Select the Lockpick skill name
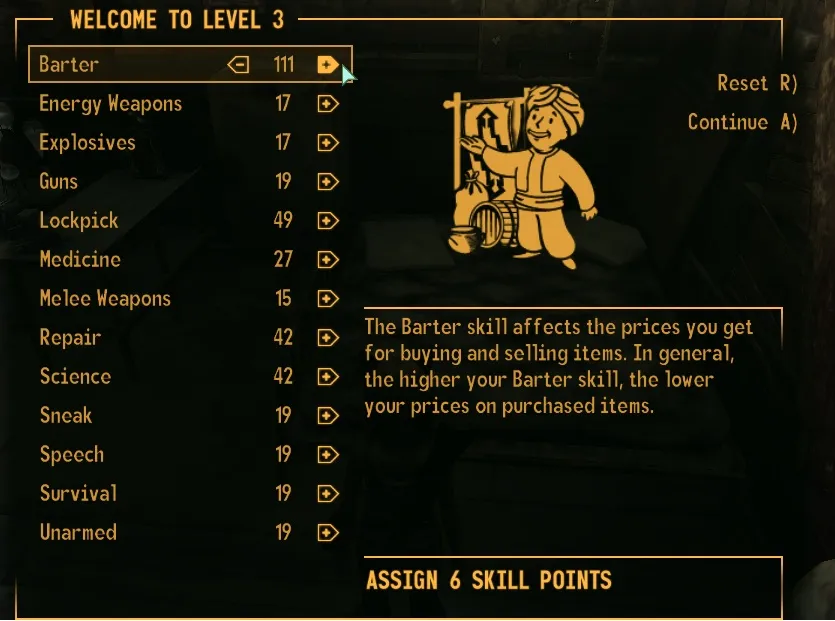This screenshot has height=621, width=835. tap(78, 221)
